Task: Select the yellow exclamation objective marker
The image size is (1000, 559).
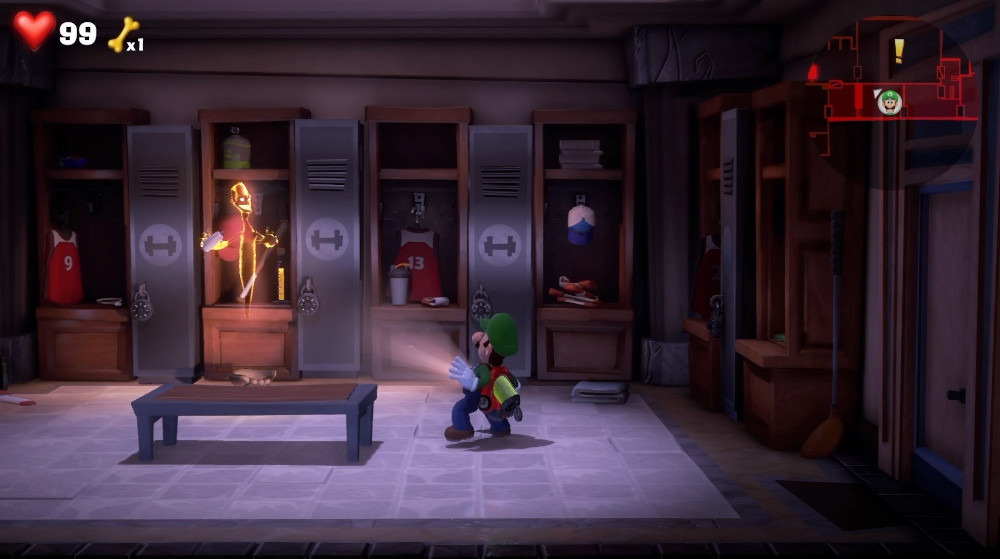Action: [x=898, y=50]
